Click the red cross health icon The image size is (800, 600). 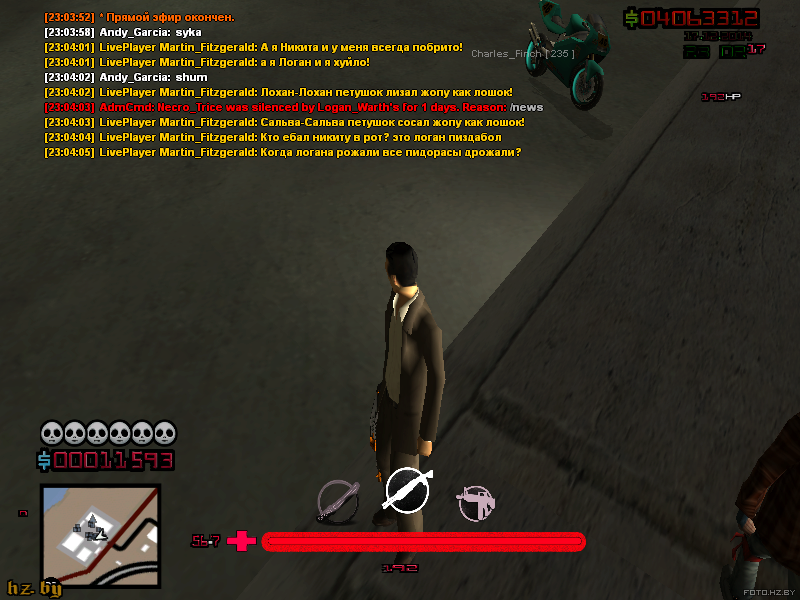[x=241, y=541]
